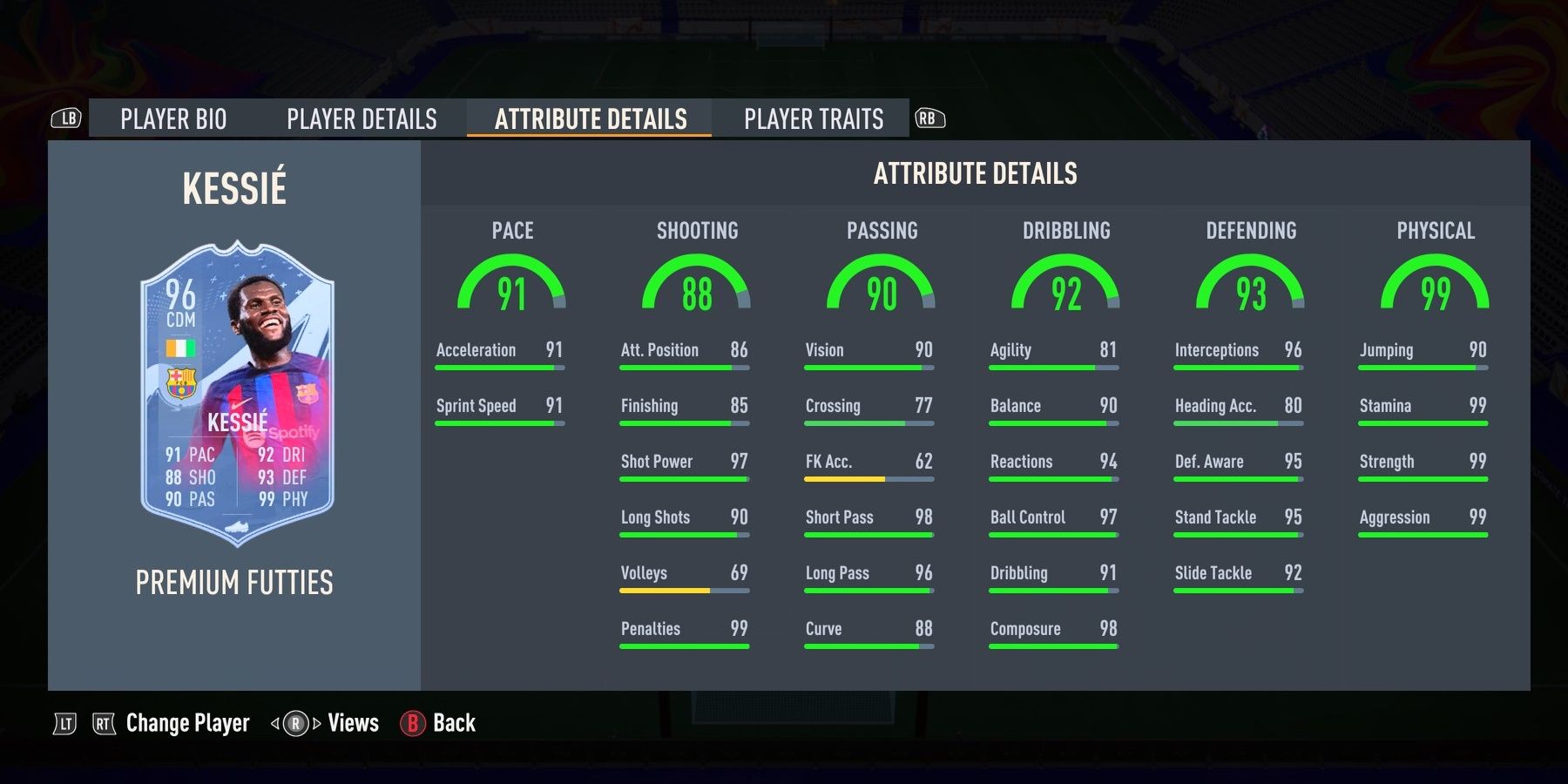
Task: View the Player Traits tab
Action: [813, 119]
